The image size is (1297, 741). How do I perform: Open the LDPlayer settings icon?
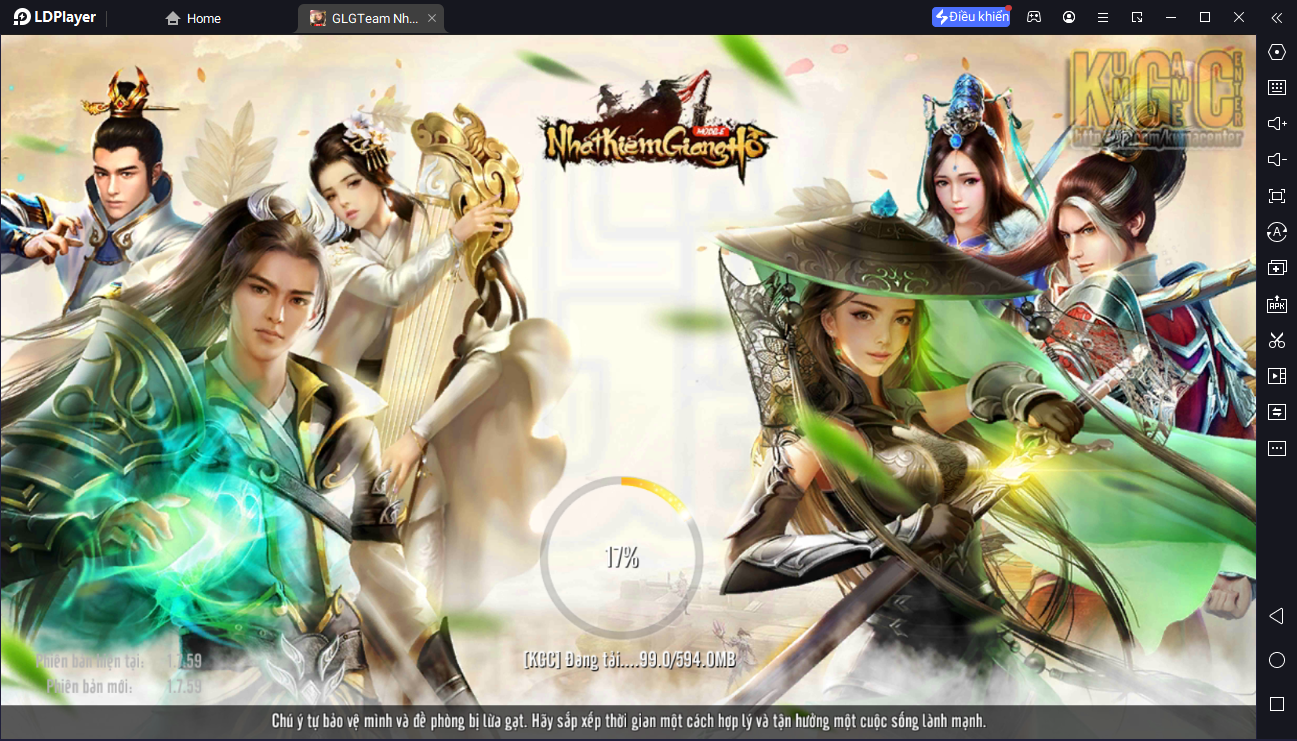[x=1276, y=52]
